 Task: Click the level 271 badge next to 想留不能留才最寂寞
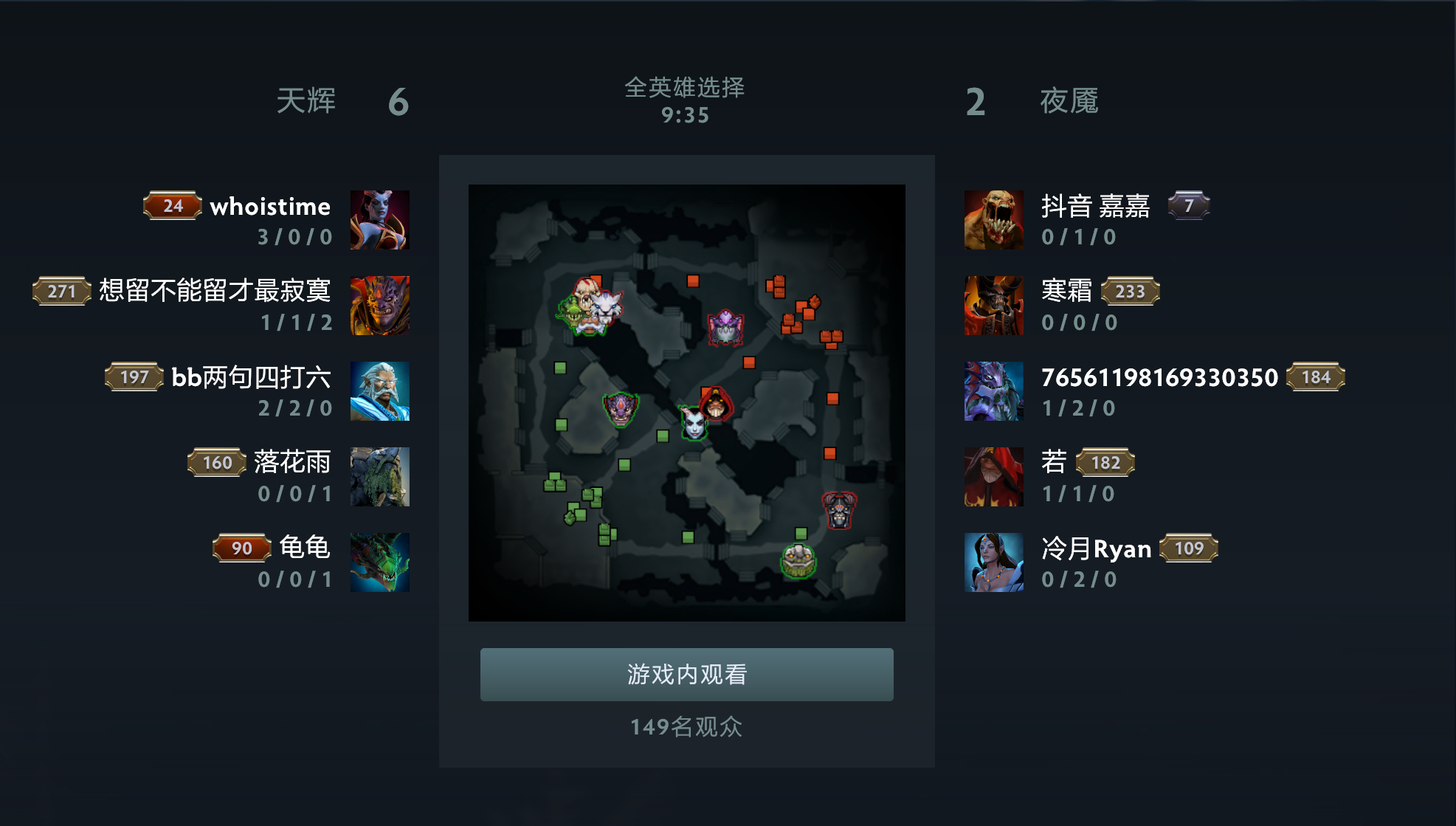click(x=60, y=291)
